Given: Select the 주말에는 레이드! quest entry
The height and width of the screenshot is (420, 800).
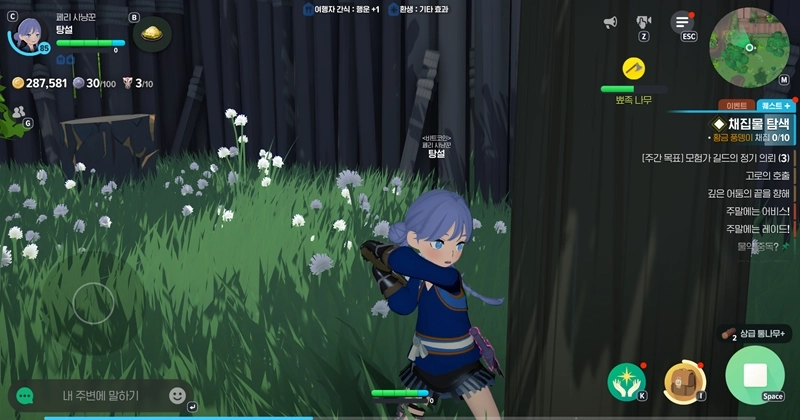Looking at the screenshot, I should coord(757,230).
